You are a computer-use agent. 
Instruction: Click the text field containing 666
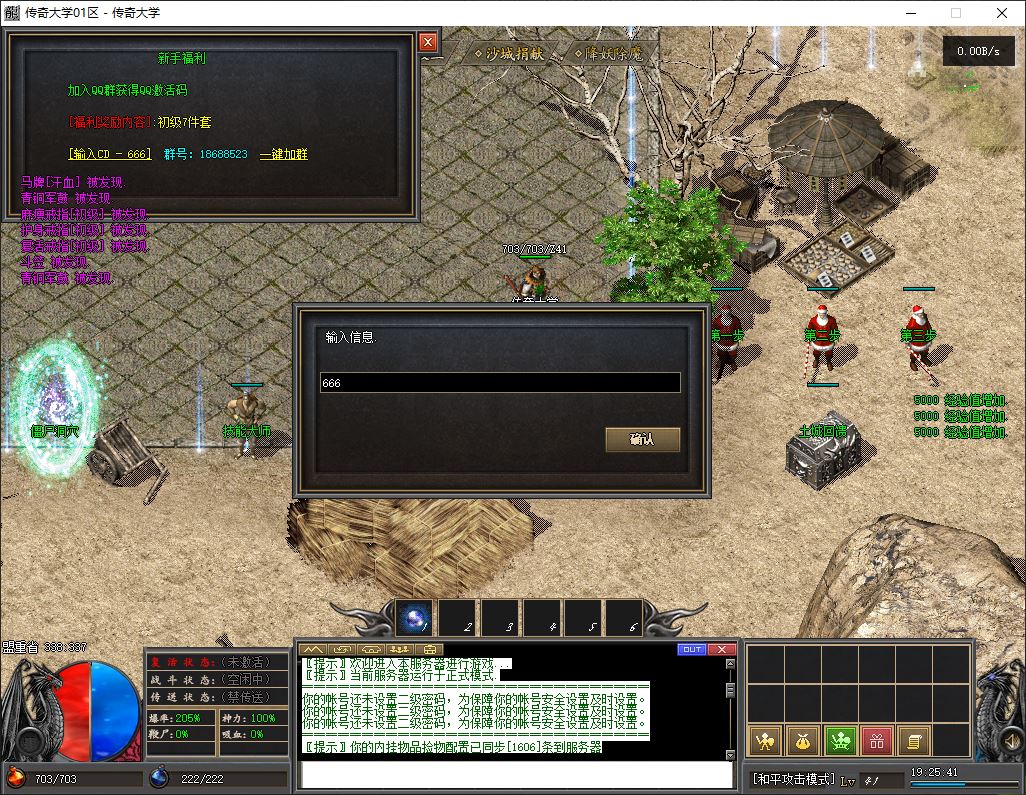click(x=500, y=383)
